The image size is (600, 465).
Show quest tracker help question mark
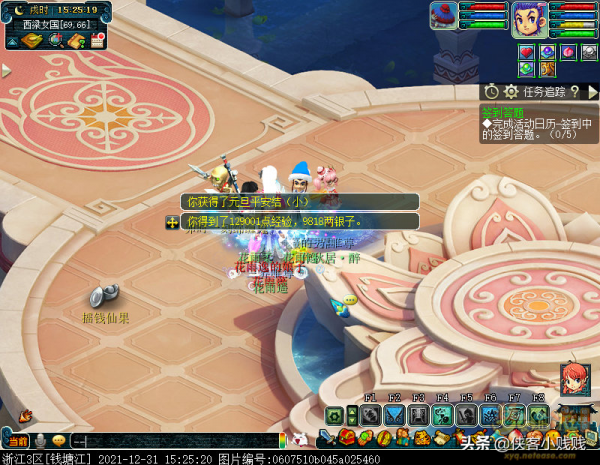click(x=576, y=92)
